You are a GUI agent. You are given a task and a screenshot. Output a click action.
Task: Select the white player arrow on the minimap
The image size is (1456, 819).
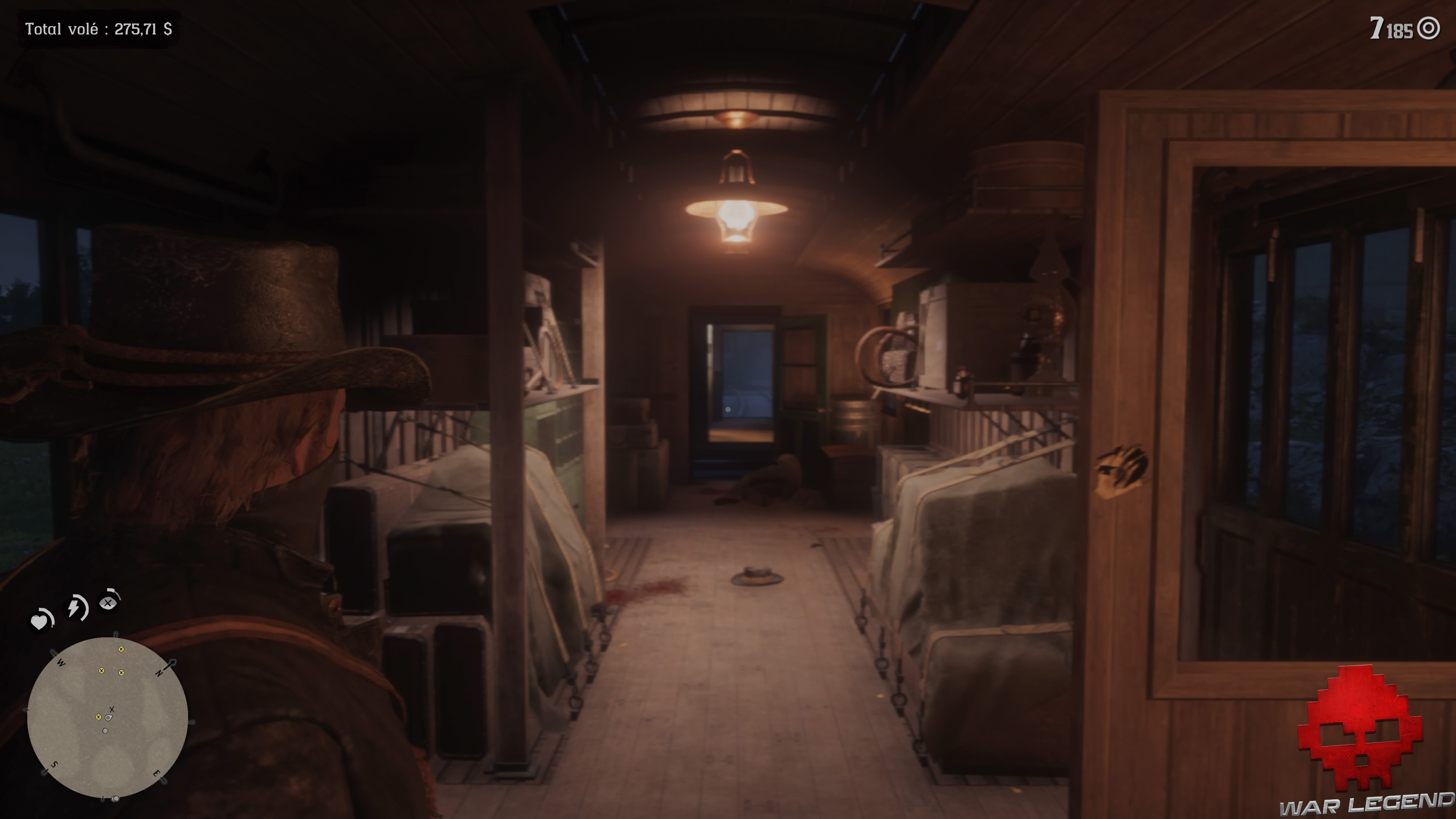(108, 719)
